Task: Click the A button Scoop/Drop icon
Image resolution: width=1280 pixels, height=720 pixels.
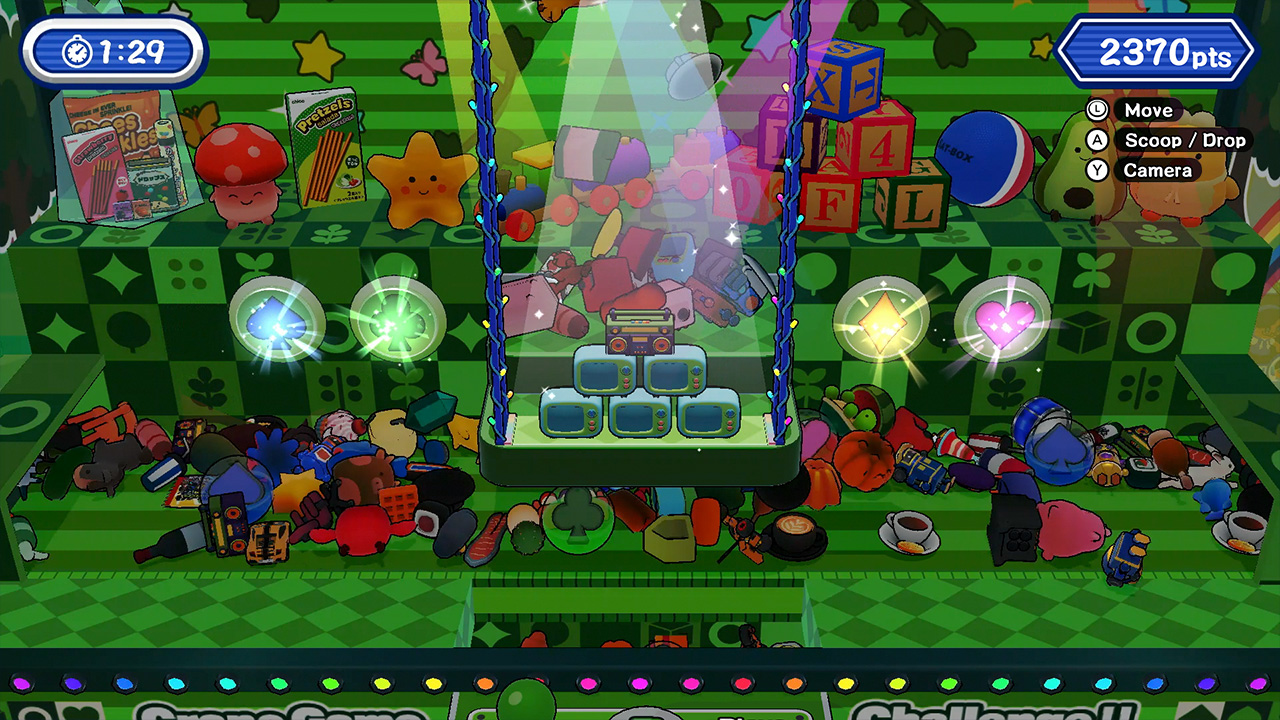Action: point(1098,140)
